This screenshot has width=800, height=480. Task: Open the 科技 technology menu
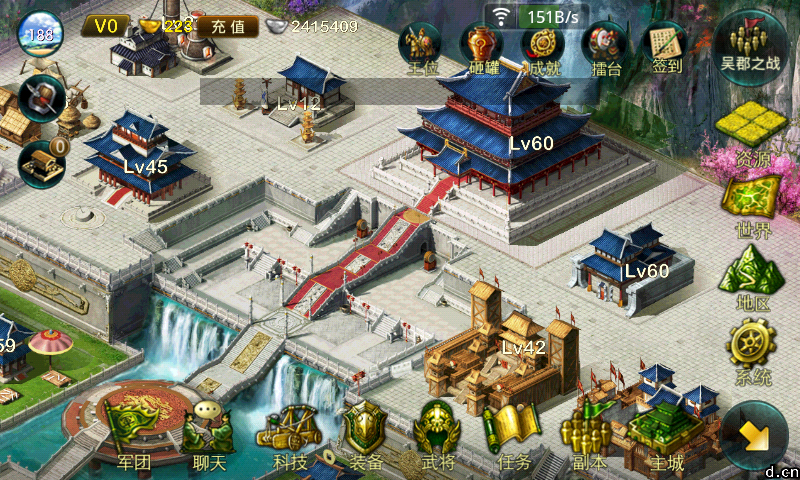coord(289,434)
